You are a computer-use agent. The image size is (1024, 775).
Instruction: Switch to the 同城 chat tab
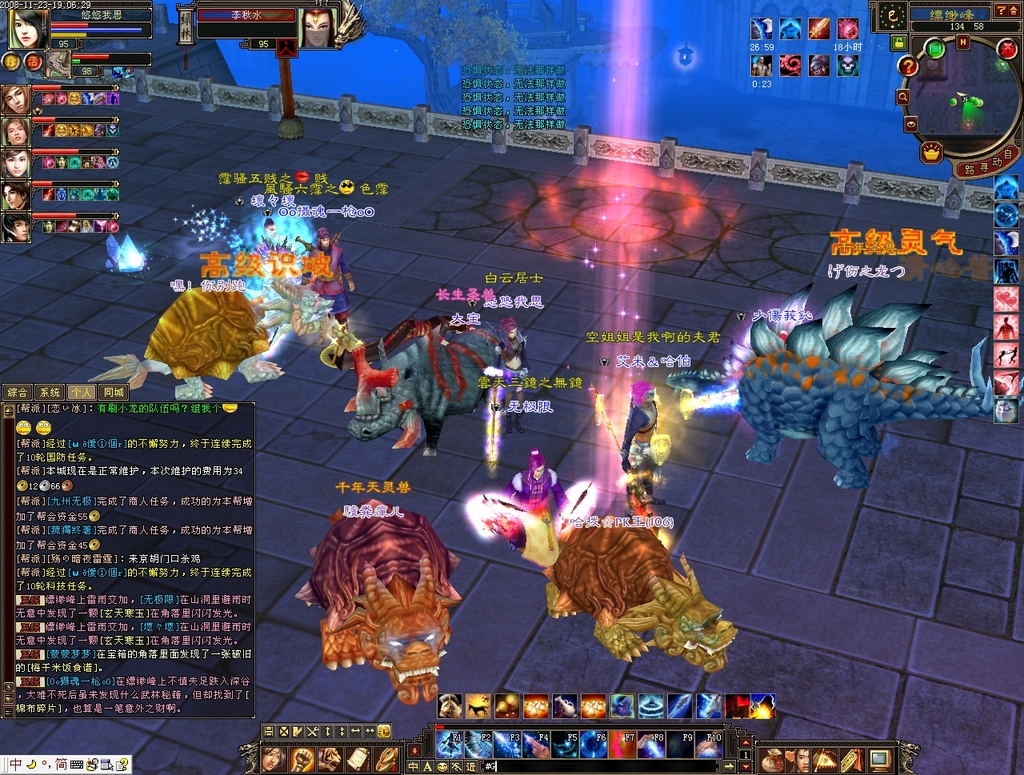[113, 392]
